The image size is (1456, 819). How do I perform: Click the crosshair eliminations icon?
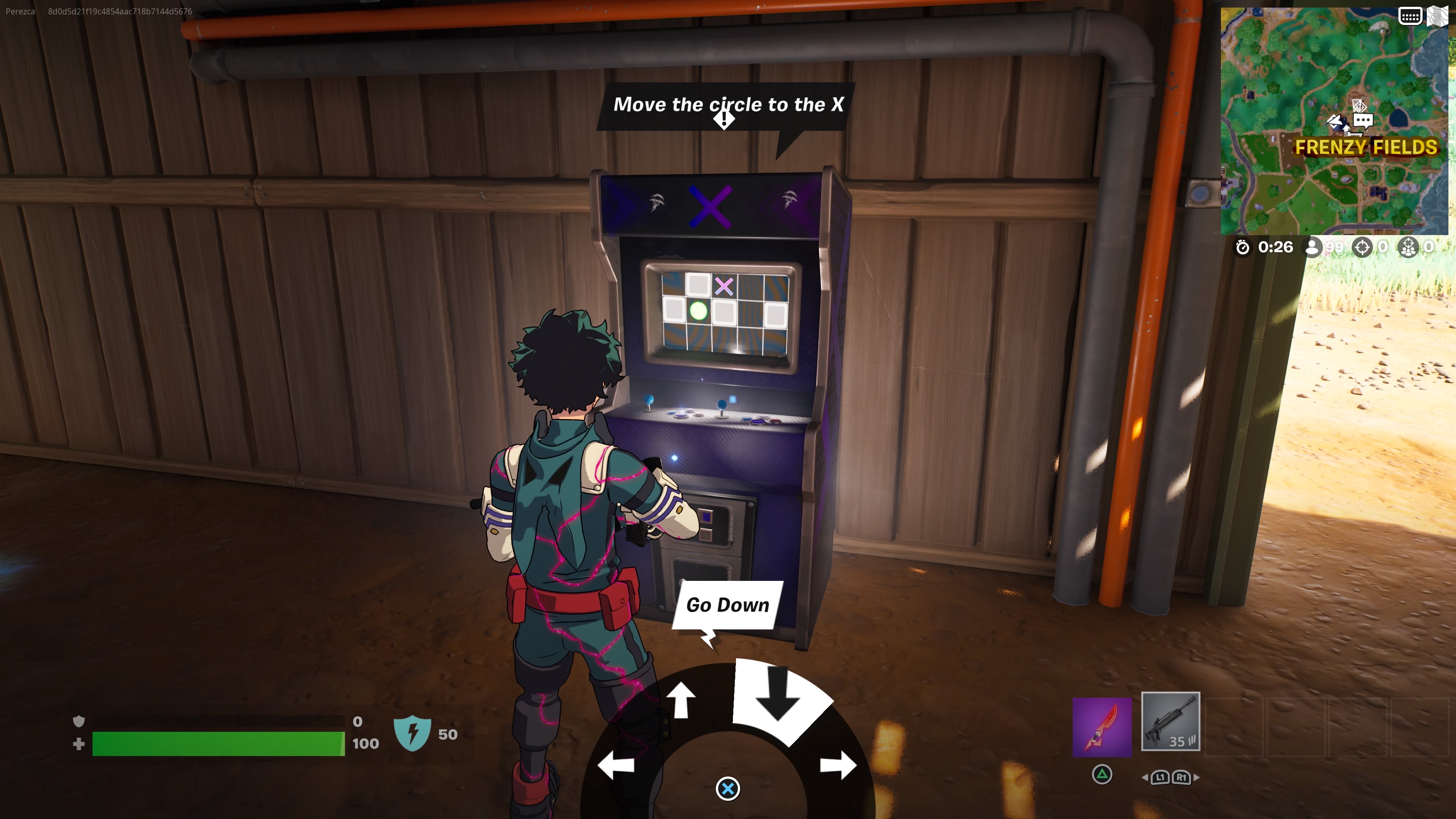pyautogui.click(x=1362, y=247)
